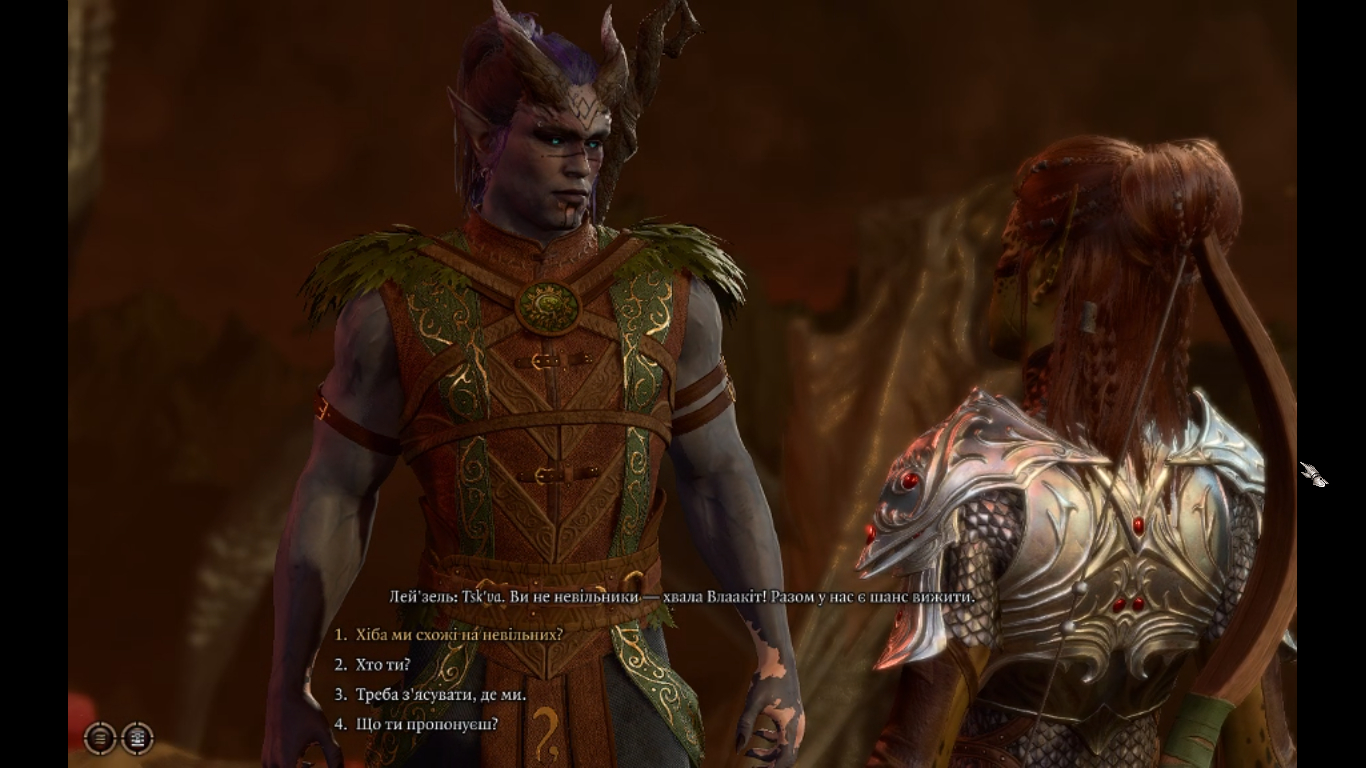The height and width of the screenshot is (768, 1366).
Task: Click the round icon right of the dialogue log
Action: click(137, 738)
